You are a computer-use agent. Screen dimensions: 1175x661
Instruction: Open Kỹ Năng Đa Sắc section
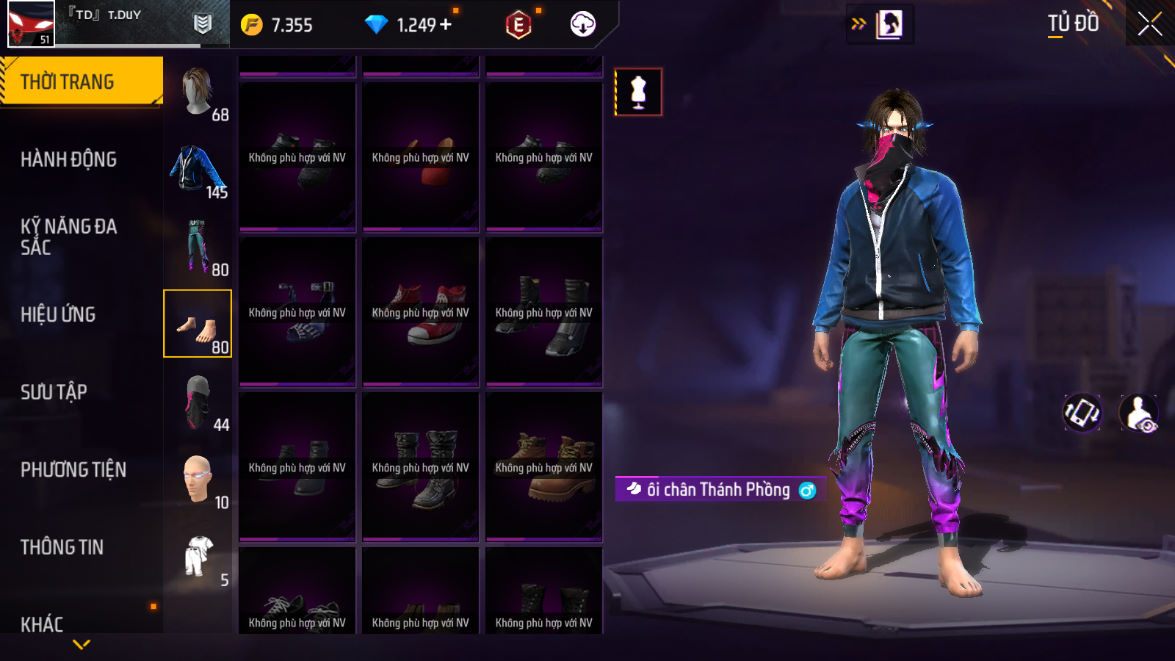point(69,236)
